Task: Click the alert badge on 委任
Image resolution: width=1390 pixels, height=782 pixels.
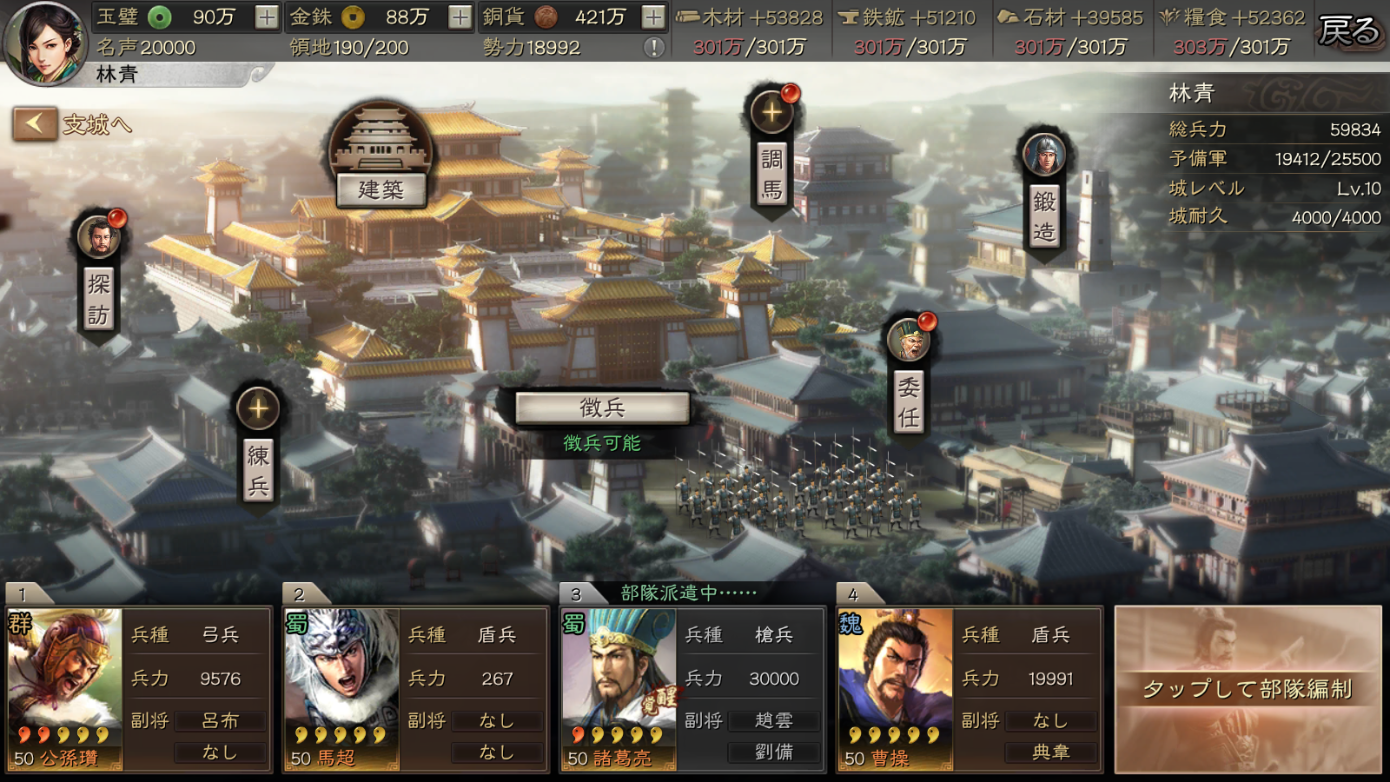Action: pyautogui.click(x=926, y=323)
